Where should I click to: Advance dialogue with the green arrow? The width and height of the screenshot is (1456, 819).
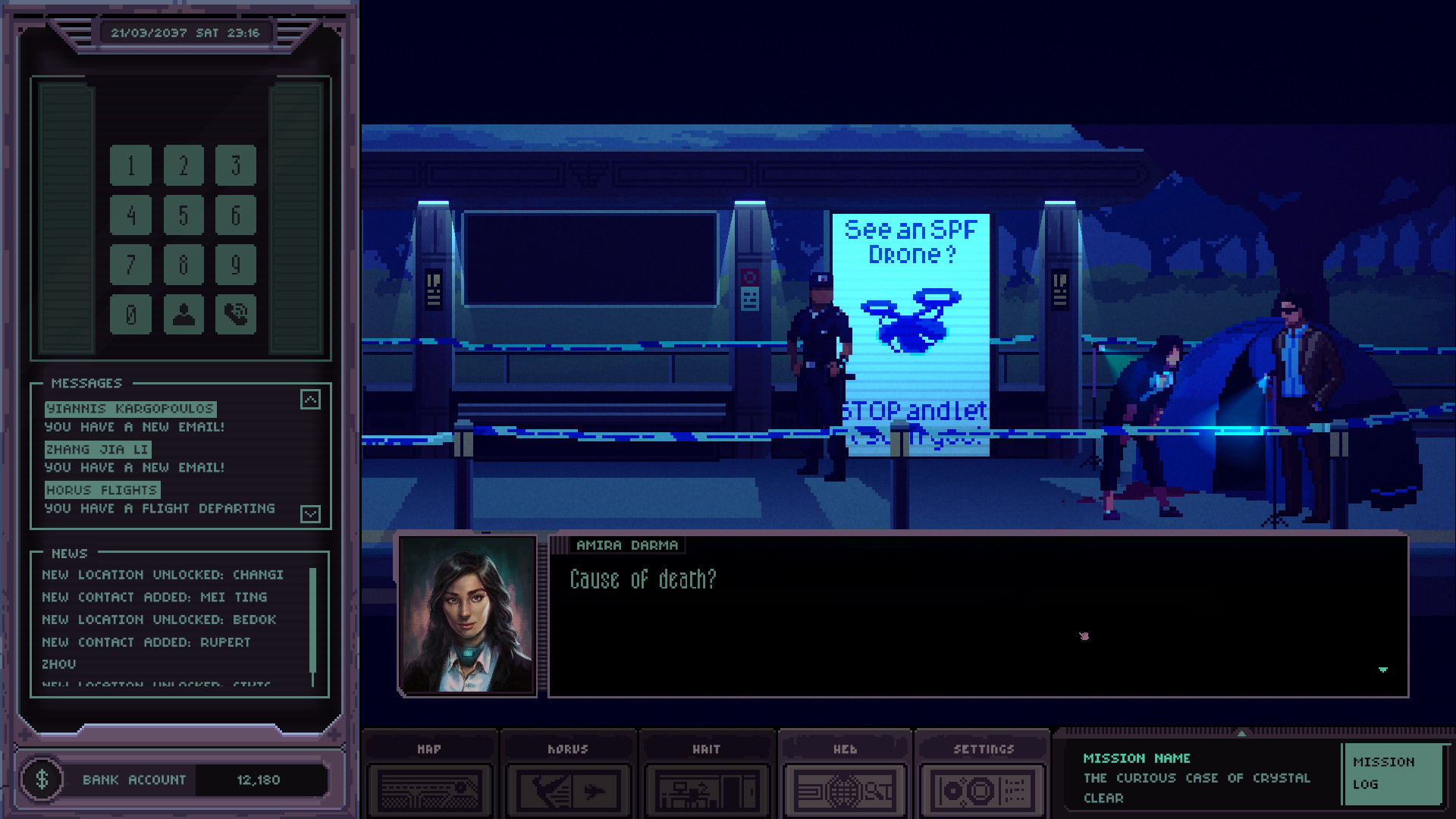click(1382, 670)
